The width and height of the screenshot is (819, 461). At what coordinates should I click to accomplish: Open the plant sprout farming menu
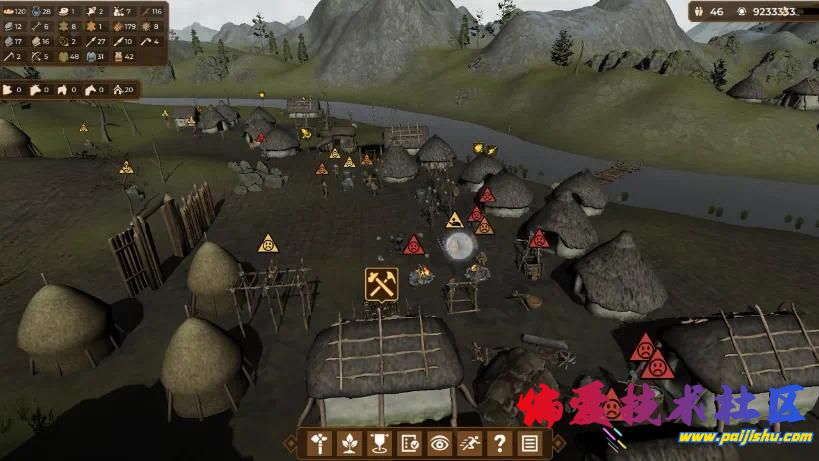pyautogui.click(x=350, y=444)
